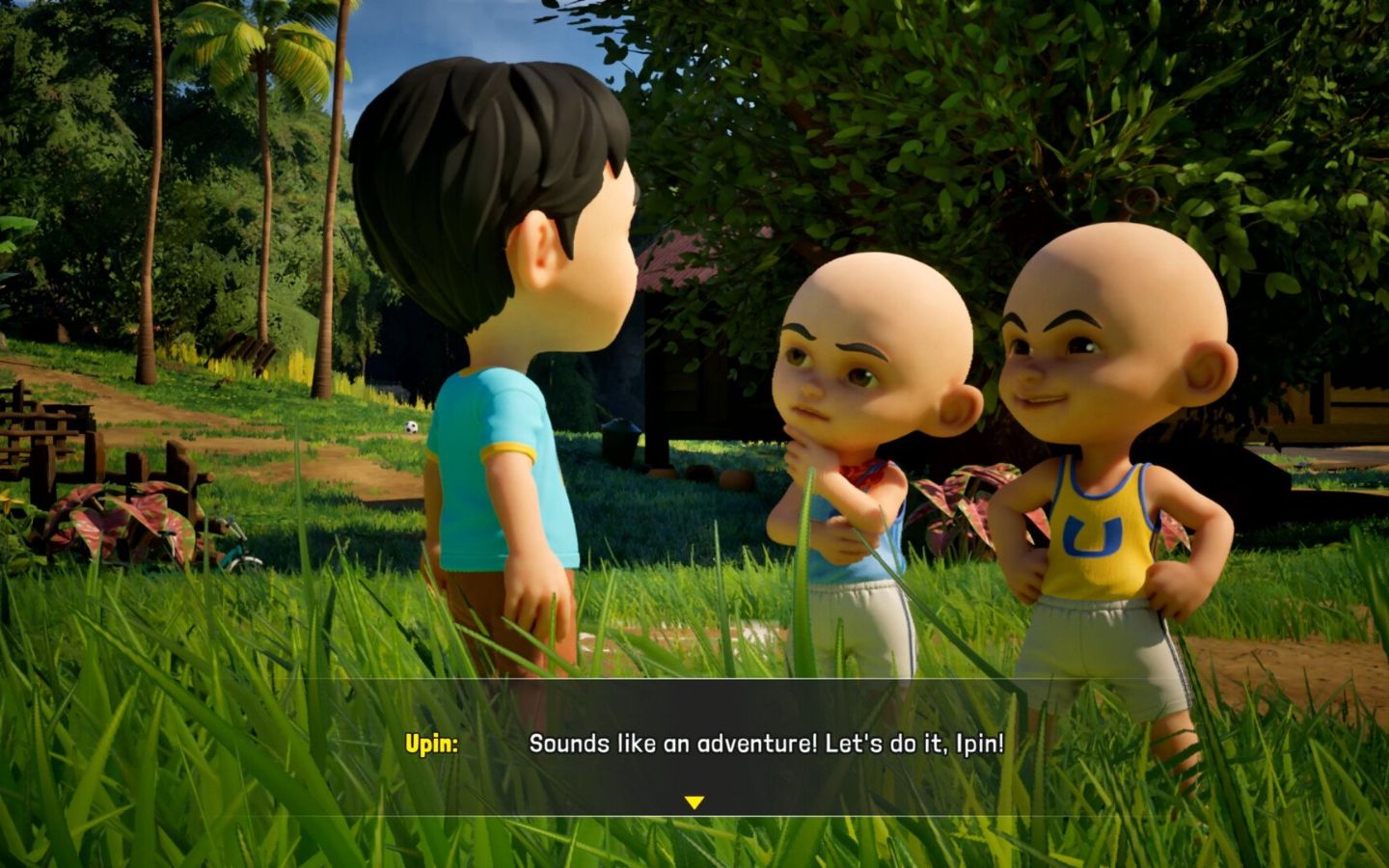Click the yellow arrow to advance dialogue

(694, 800)
